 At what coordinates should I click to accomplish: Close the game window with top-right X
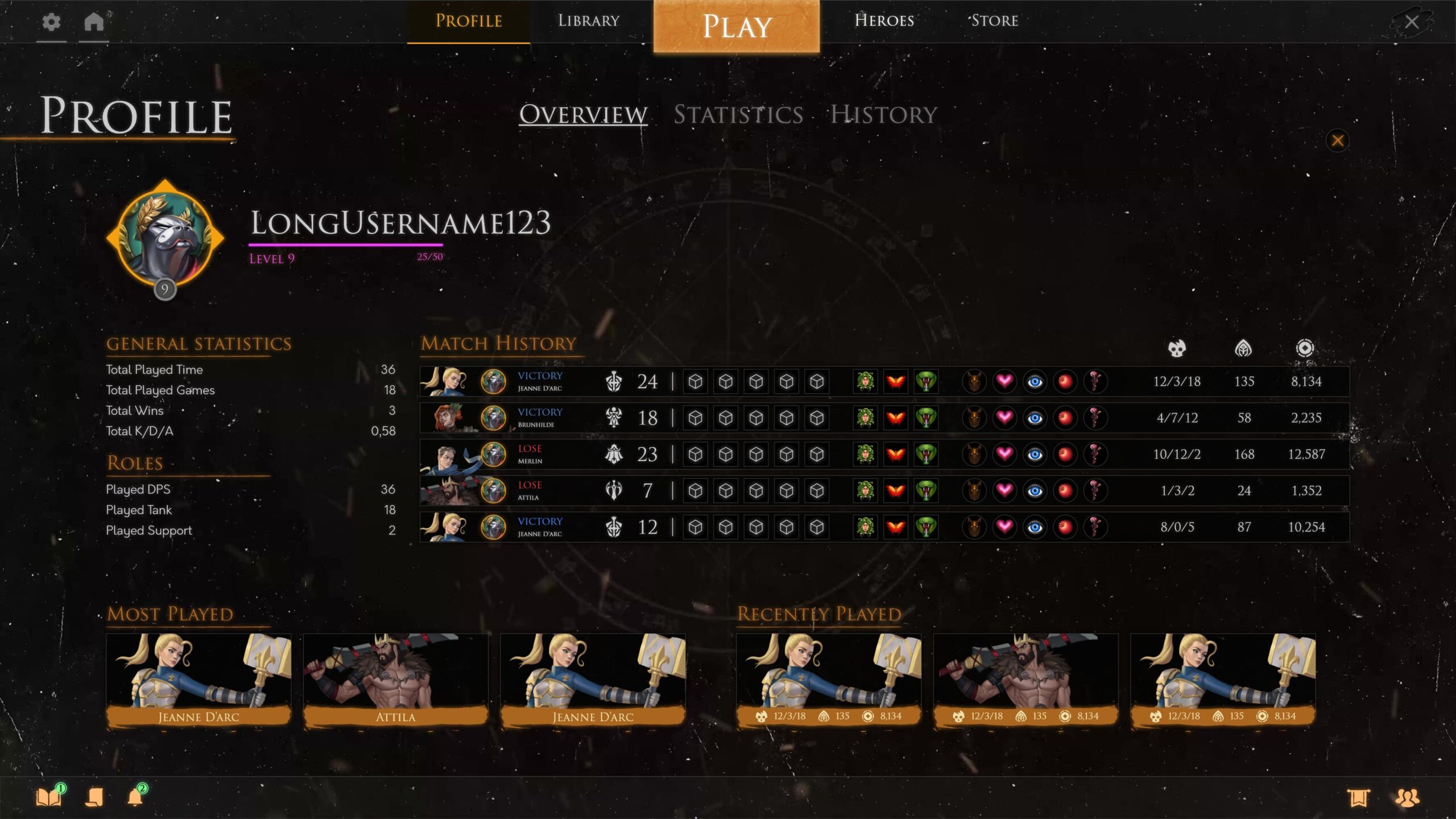point(1412,22)
